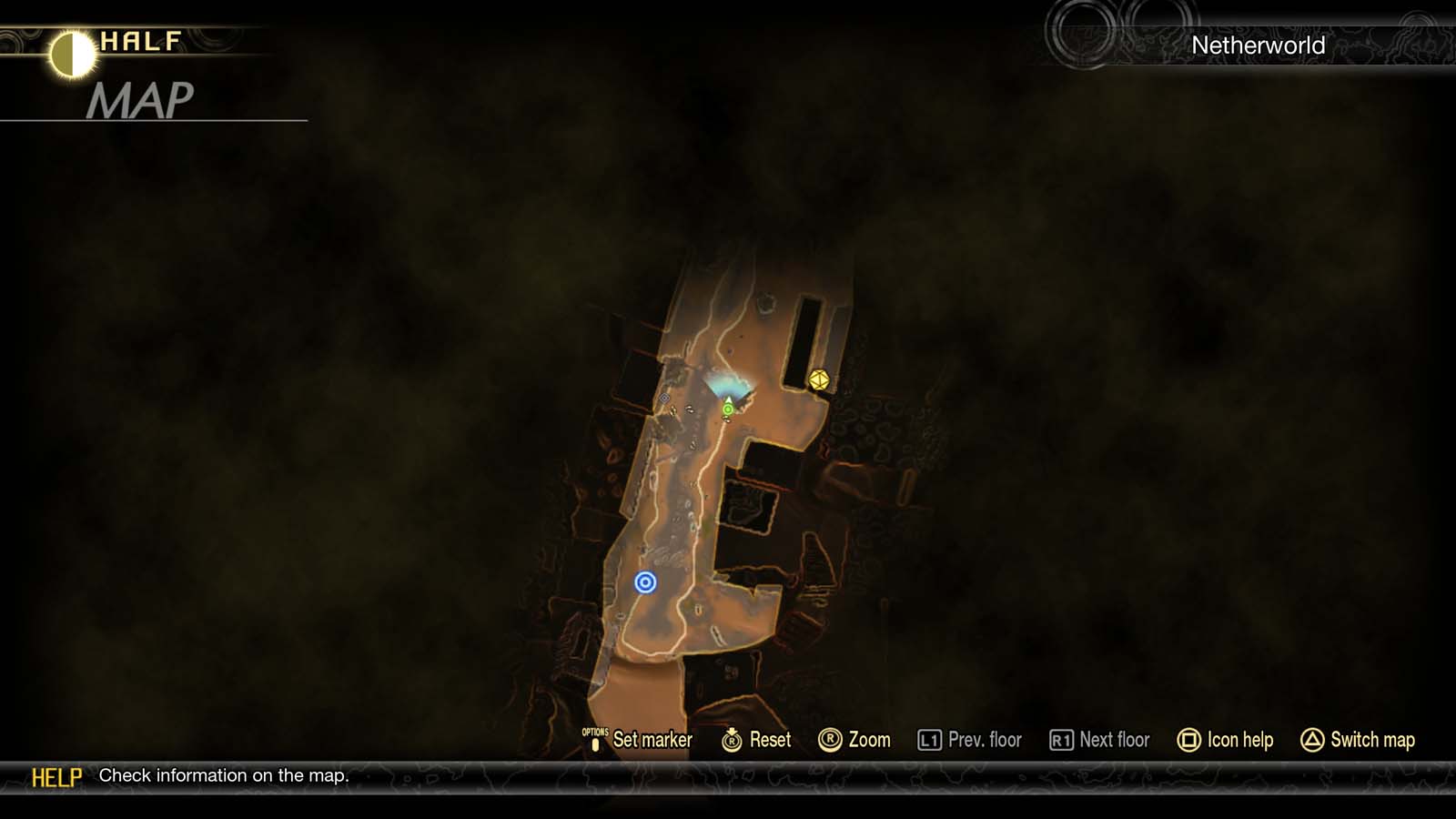Click the Netherworld area label
Screen dimensions: 1456x819
click(1259, 45)
